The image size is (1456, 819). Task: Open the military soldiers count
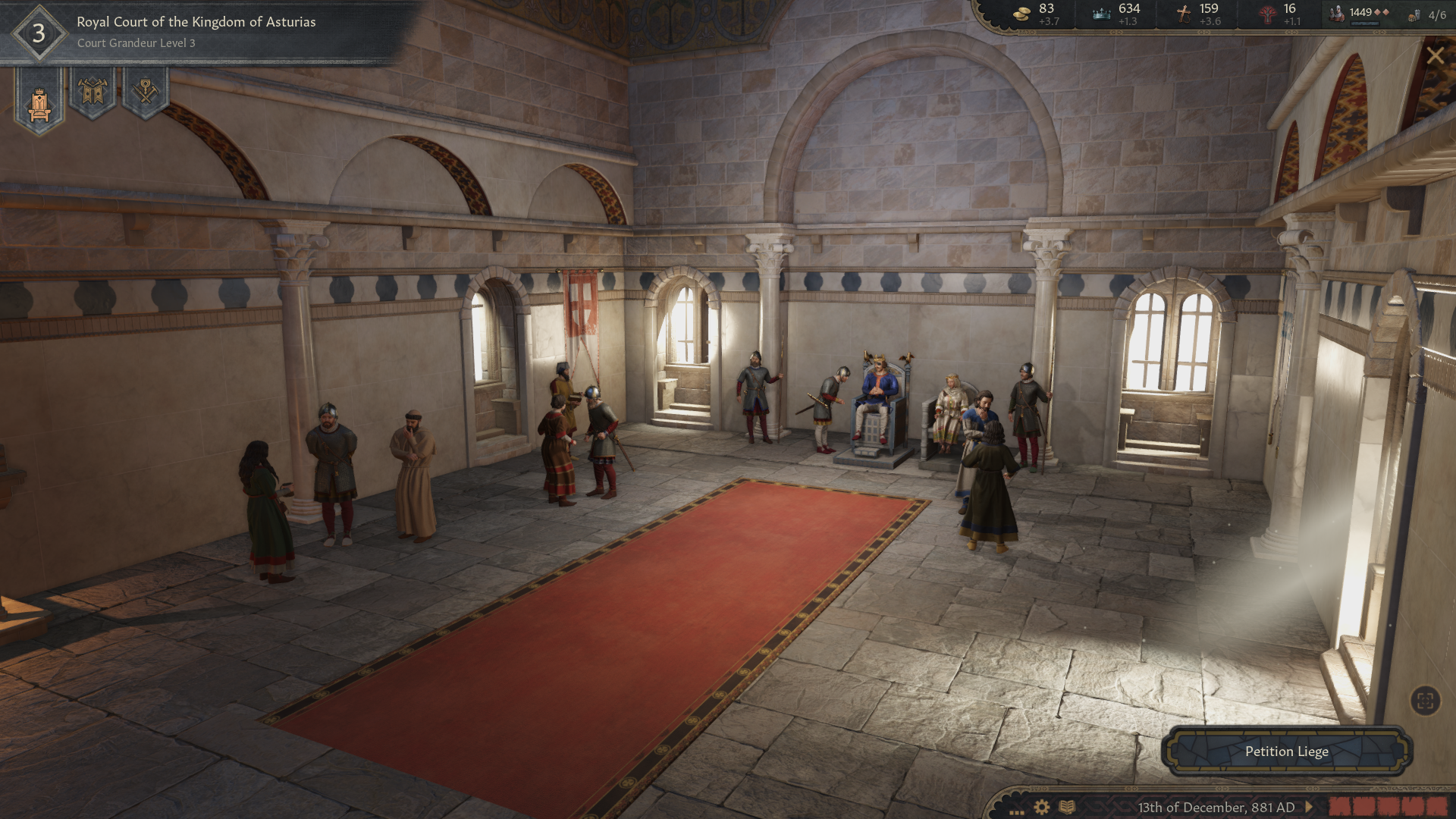coord(1361,13)
